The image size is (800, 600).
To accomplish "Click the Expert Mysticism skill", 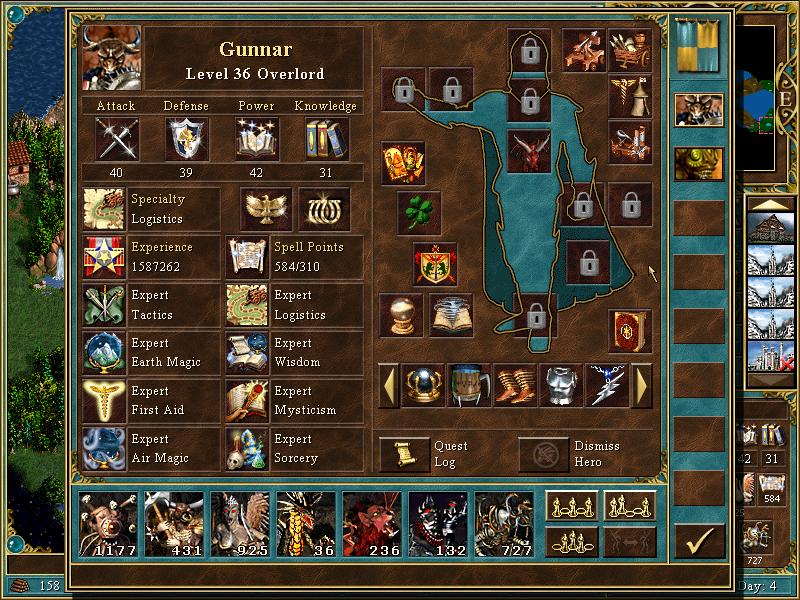I will click(247, 401).
